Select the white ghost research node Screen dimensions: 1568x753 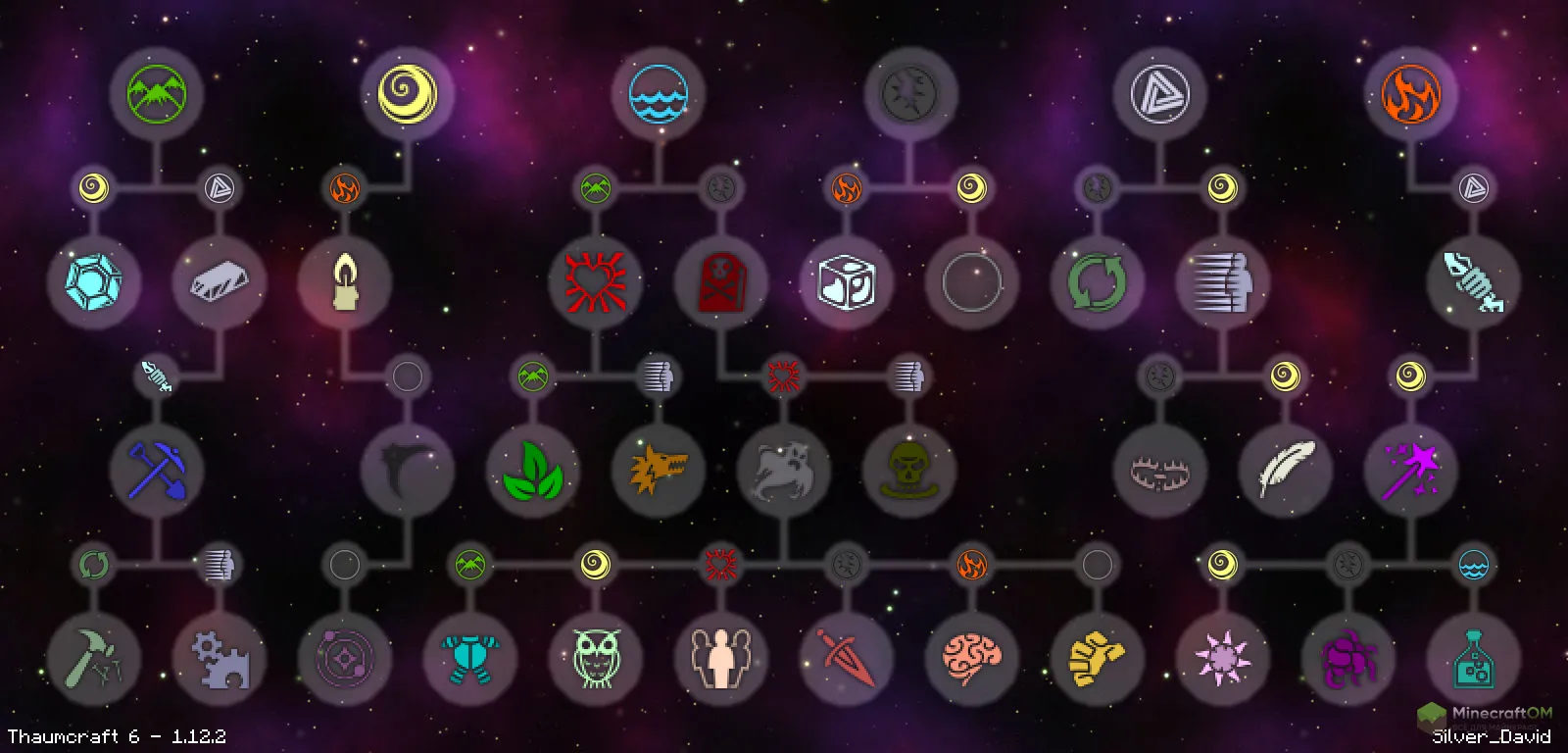point(784,473)
